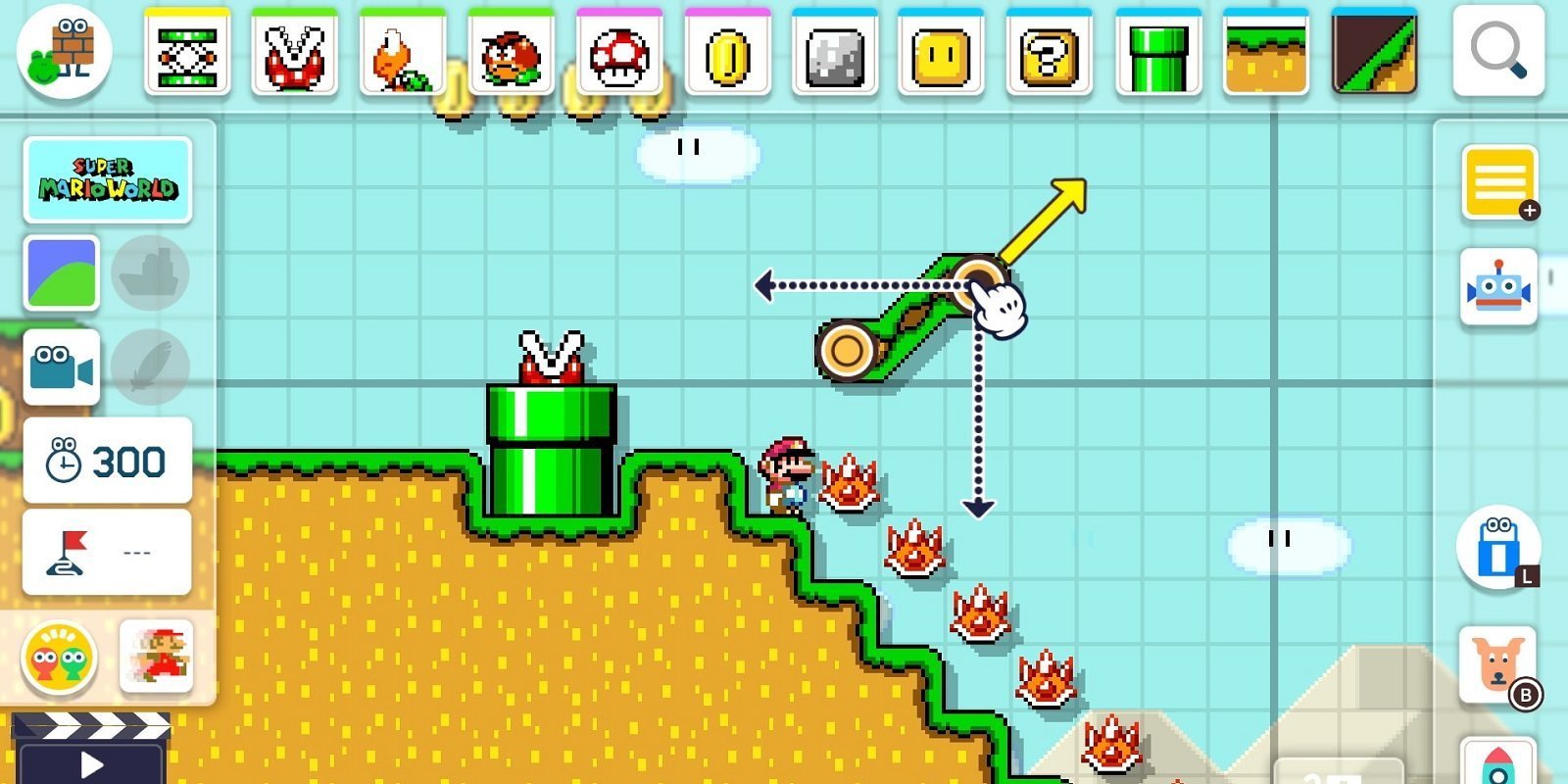1568x784 pixels.
Task: Select the coin item in the toolbar
Action: [728, 54]
